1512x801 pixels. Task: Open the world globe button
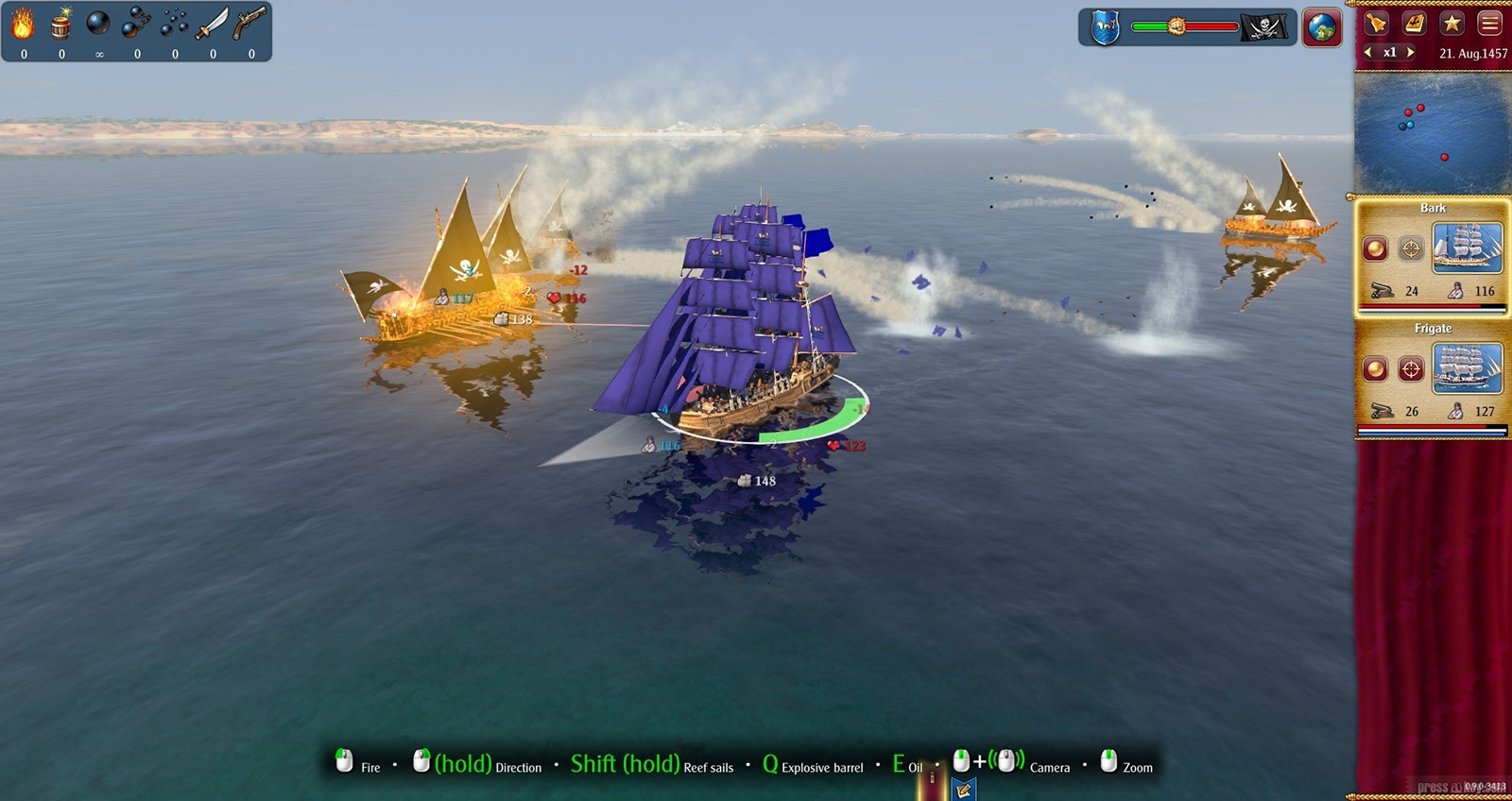coord(1322,27)
